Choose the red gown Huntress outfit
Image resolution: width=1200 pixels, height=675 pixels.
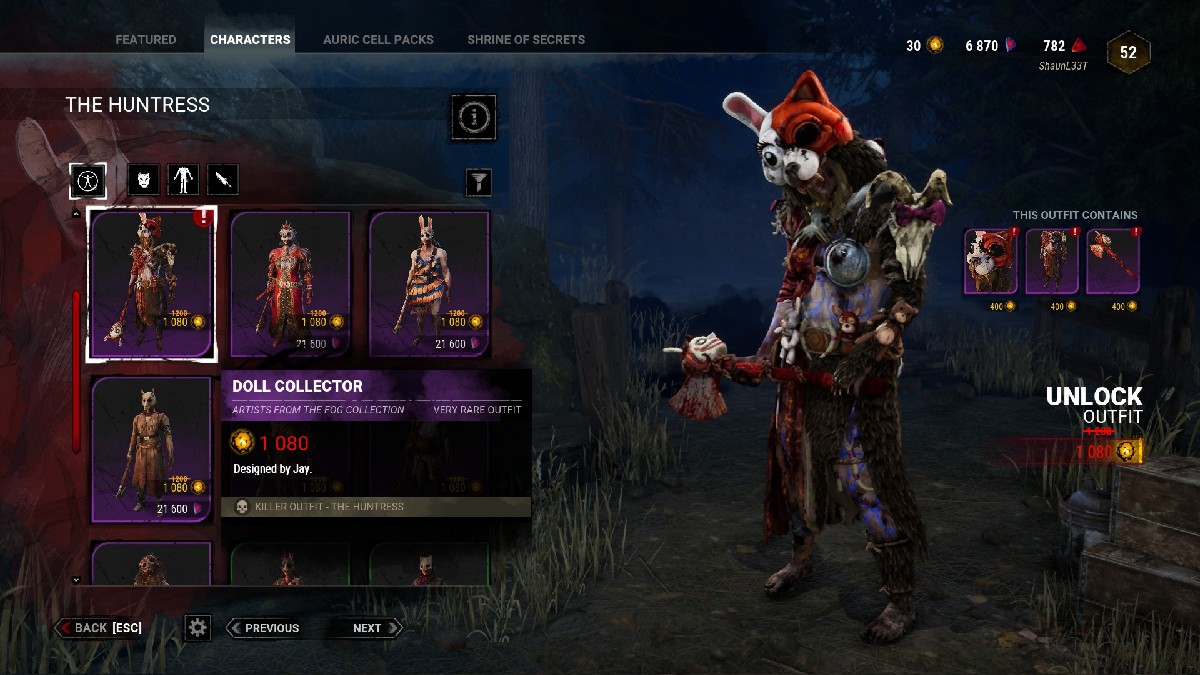(290, 284)
